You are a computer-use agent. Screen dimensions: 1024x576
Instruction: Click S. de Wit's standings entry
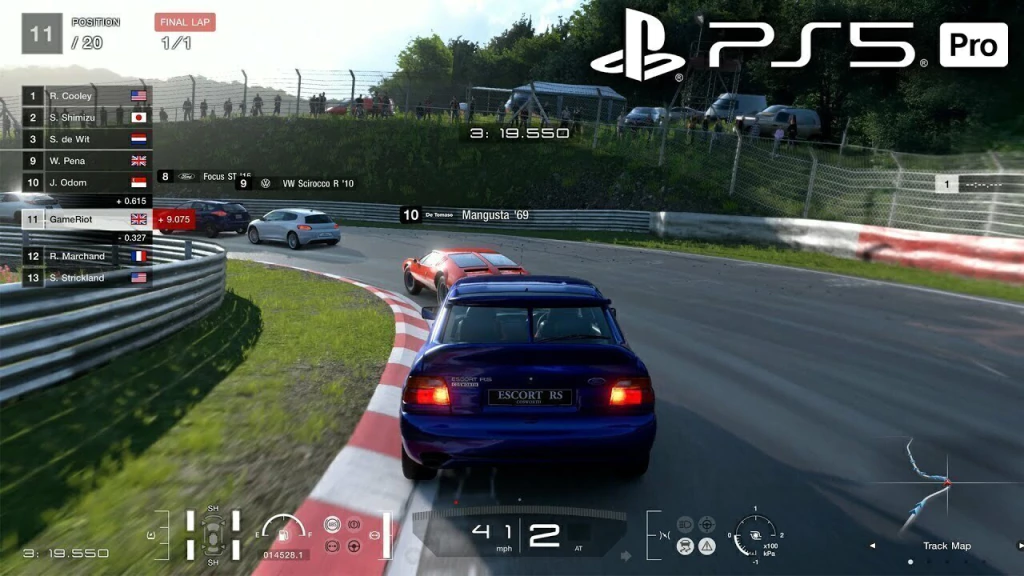(87, 139)
